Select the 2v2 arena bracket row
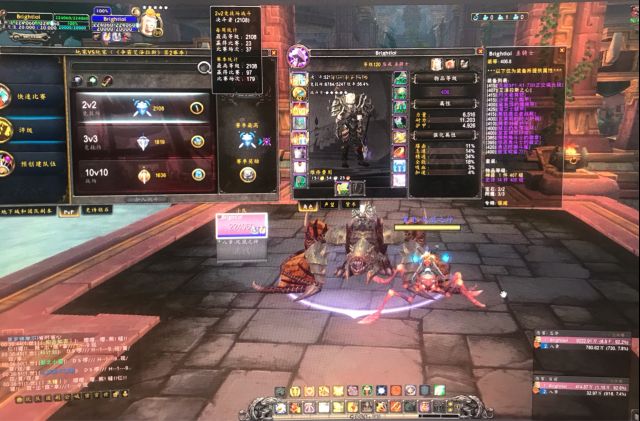 click(x=140, y=107)
